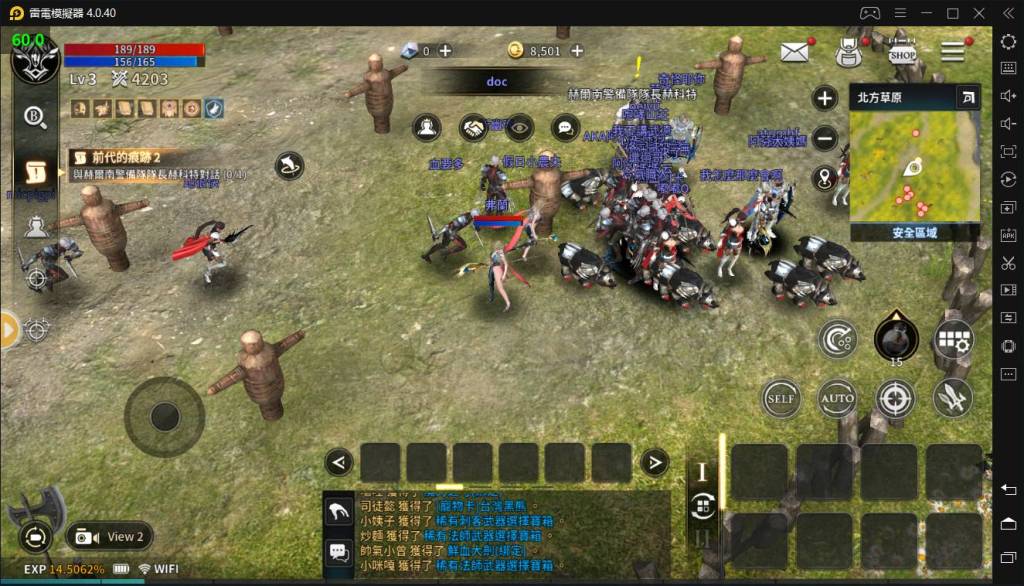The width and height of the screenshot is (1024, 586).
Task: Use the potion slot showing 15
Action: click(x=895, y=338)
